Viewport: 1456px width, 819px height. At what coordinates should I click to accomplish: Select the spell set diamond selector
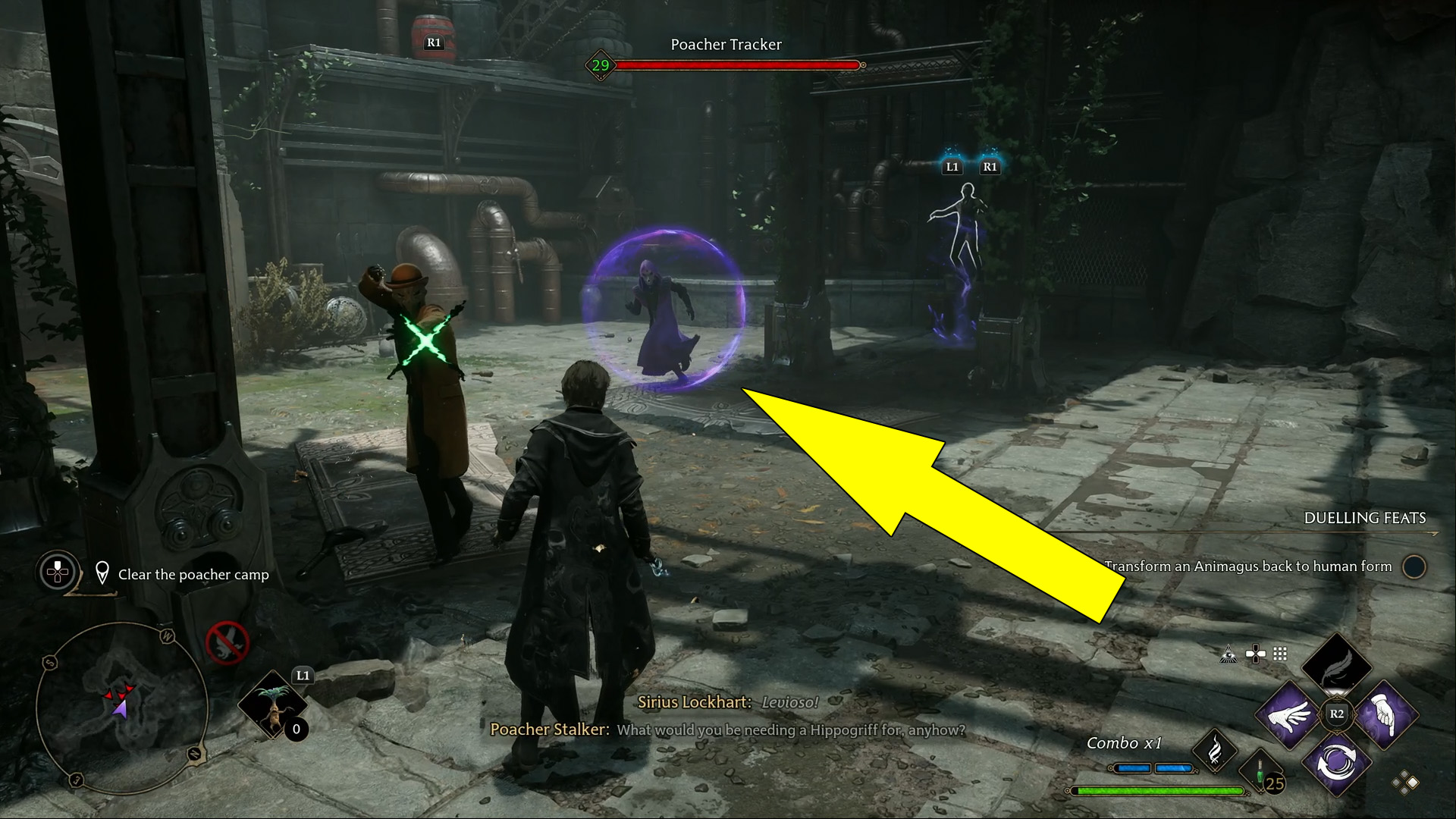click(x=1404, y=783)
